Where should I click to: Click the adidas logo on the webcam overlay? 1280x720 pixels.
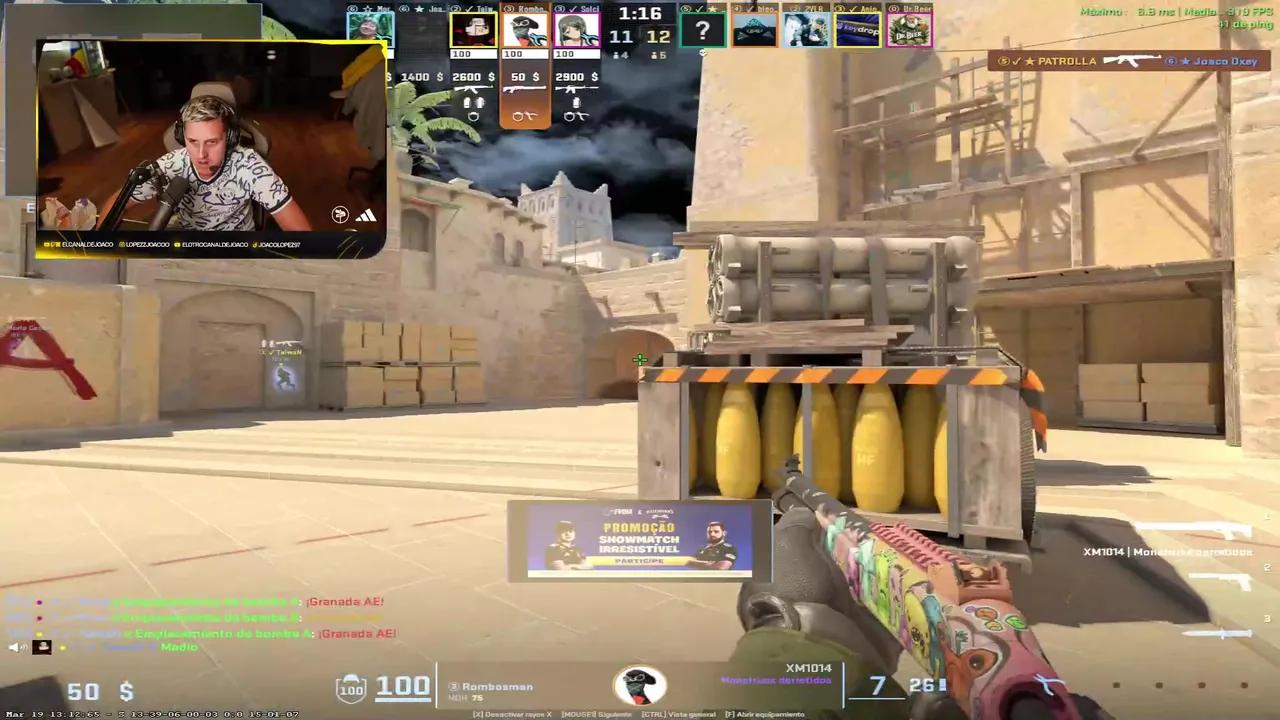(366, 215)
